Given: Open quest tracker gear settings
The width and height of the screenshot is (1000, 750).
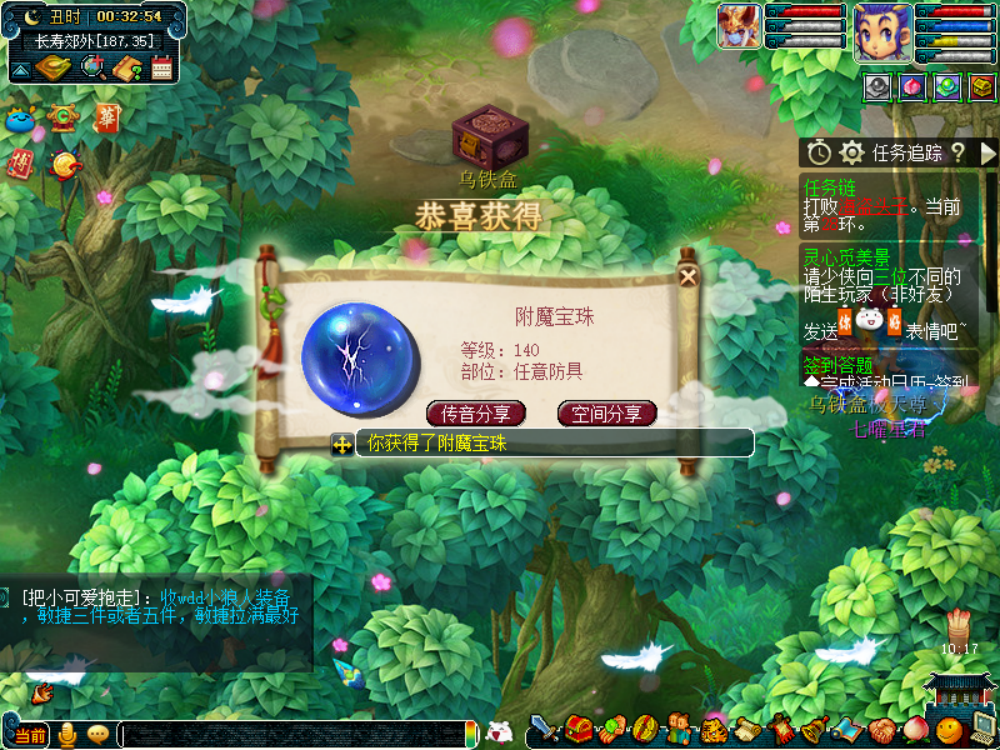Looking at the screenshot, I should pos(852,153).
